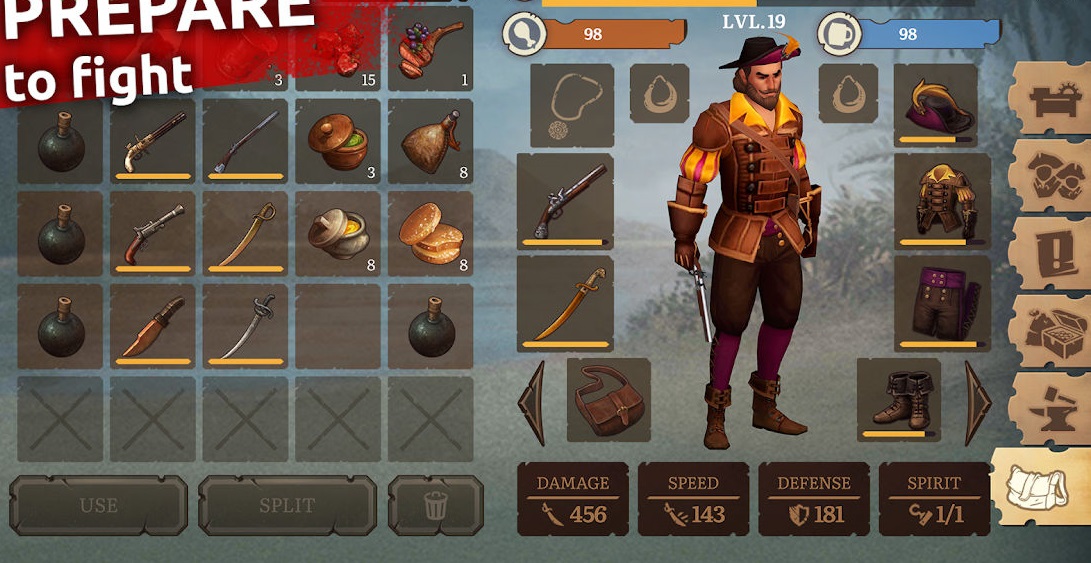
Task: Select the steel cutlass with dark hilt
Action: (x=244, y=327)
